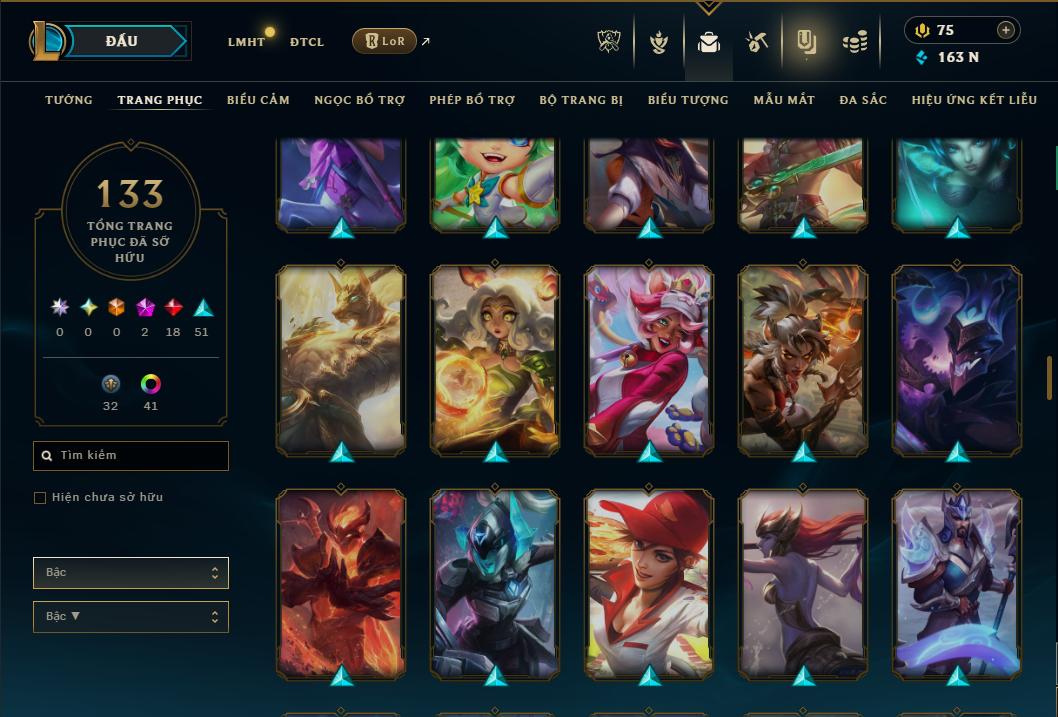Open the TƯỚNG champions tab
The image size is (1058, 717).
click(69, 100)
